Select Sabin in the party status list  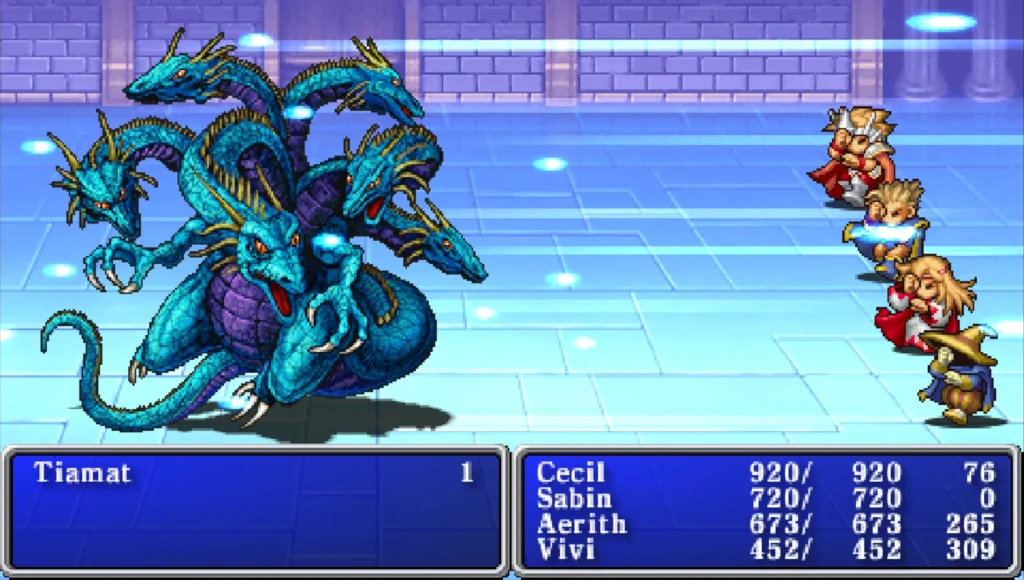pyautogui.click(x=574, y=498)
